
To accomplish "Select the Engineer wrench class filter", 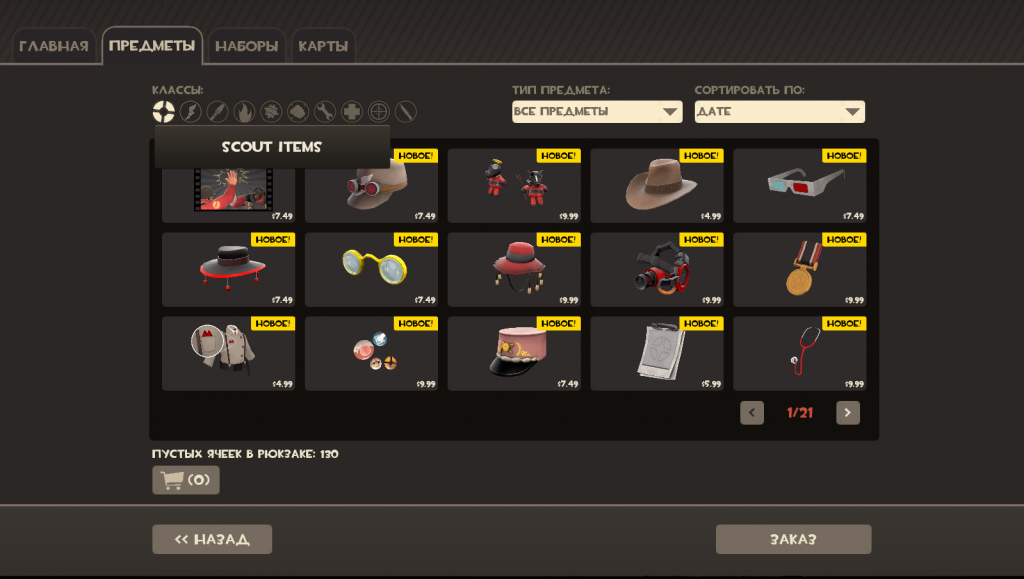I will pyautogui.click(x=325, y=112).
